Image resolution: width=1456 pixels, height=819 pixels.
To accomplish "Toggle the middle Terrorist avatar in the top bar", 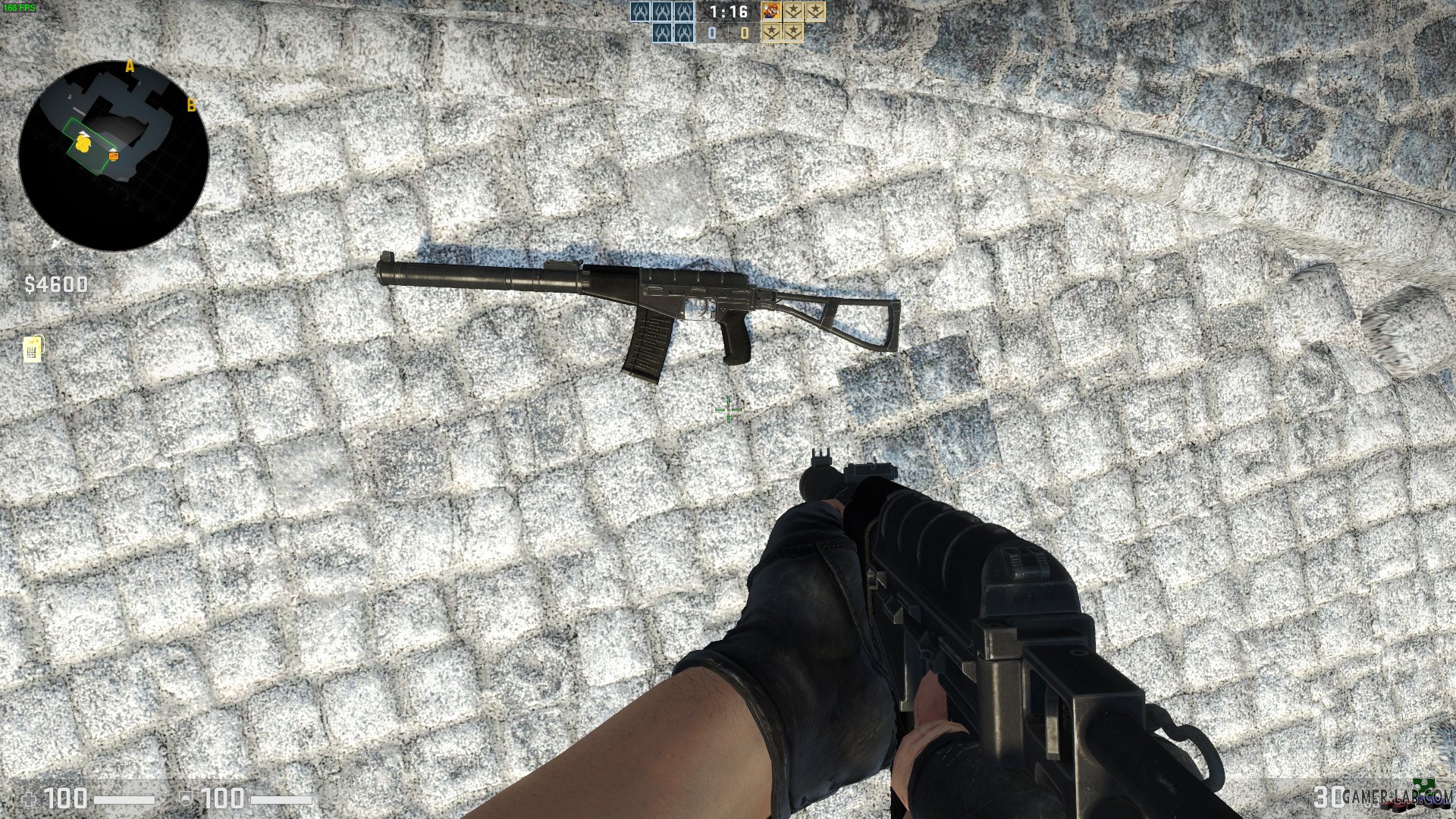I will coord(792,11).
